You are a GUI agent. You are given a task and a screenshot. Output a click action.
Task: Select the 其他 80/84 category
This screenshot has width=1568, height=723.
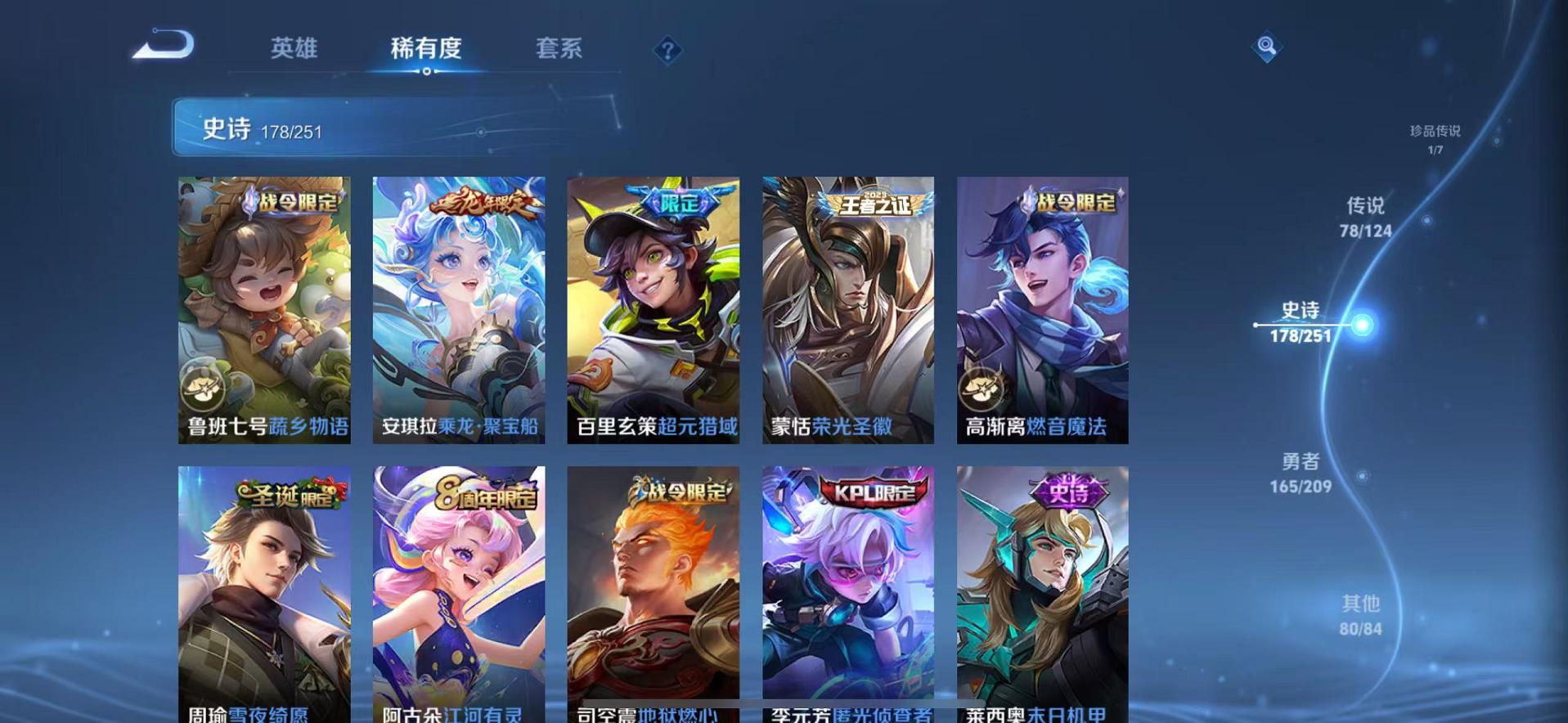click(1360, 616)
